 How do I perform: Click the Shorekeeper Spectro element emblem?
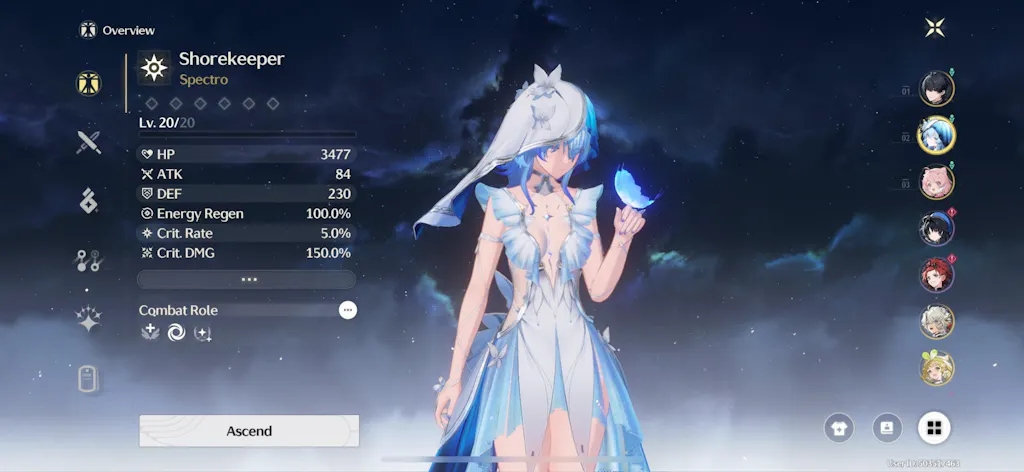tap(154, 67)
